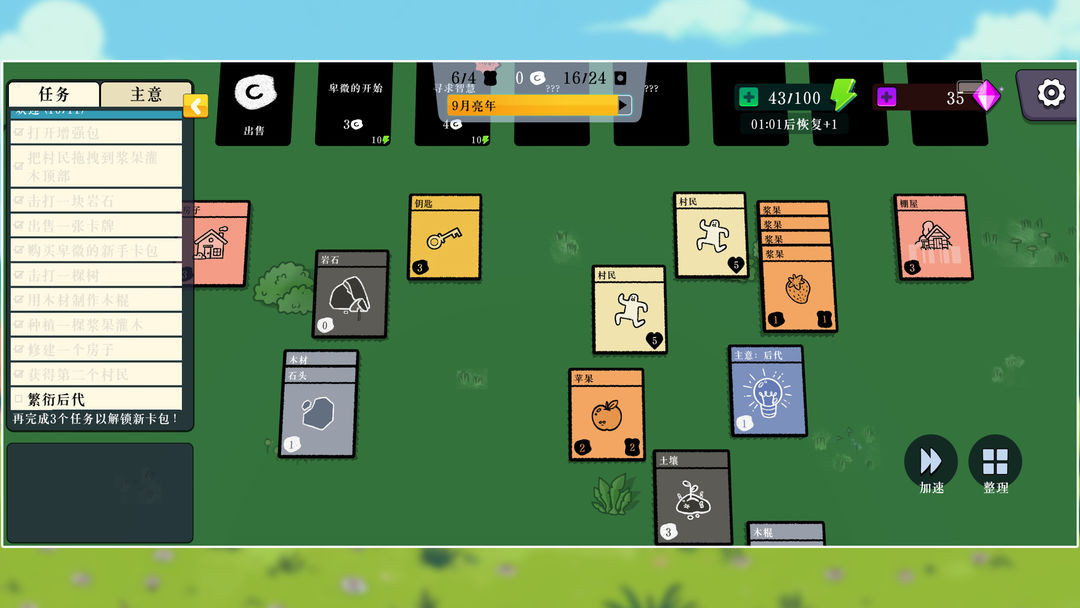Image resolution: width=1080 pixels, height=608 pixels.
Task: Click the play arrow on month bar
Action: tap(624, 104)
